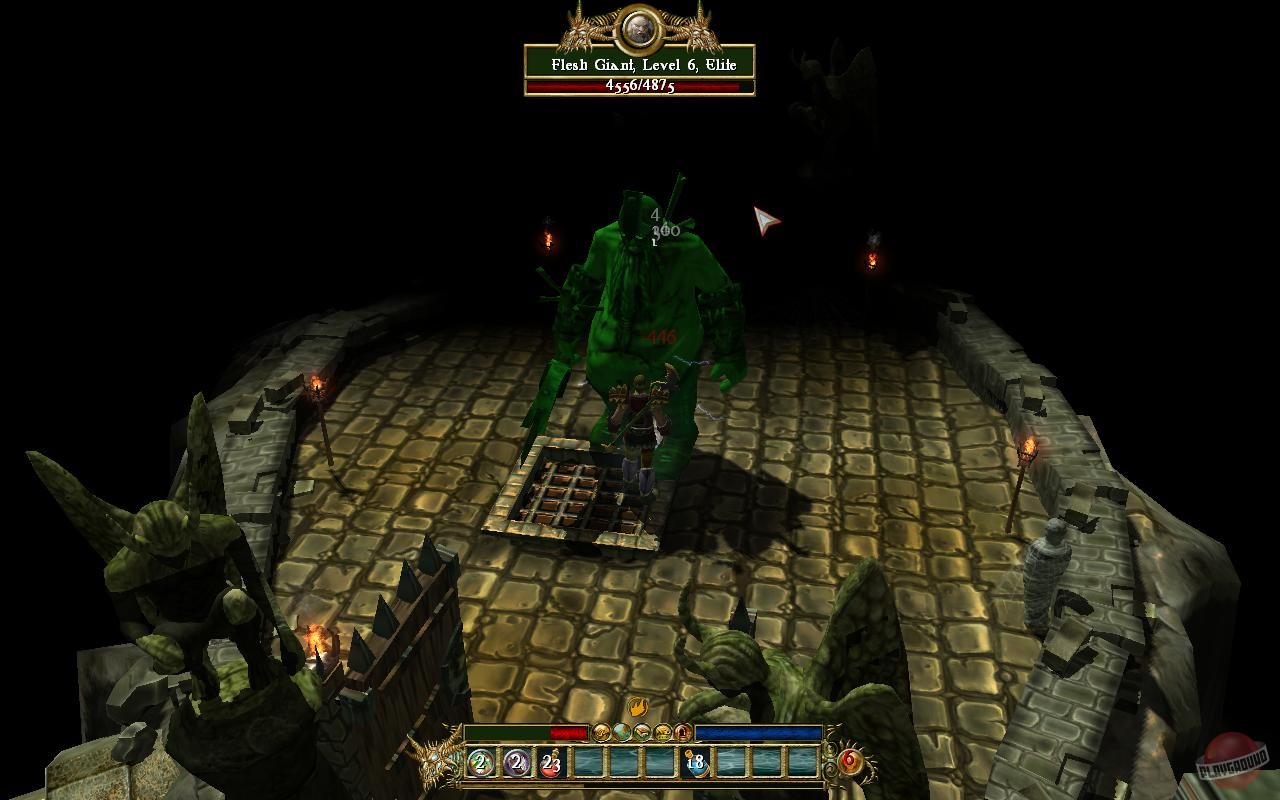Open the world map globe icon
Screen dimensions: 1280x800
point(621,732)
